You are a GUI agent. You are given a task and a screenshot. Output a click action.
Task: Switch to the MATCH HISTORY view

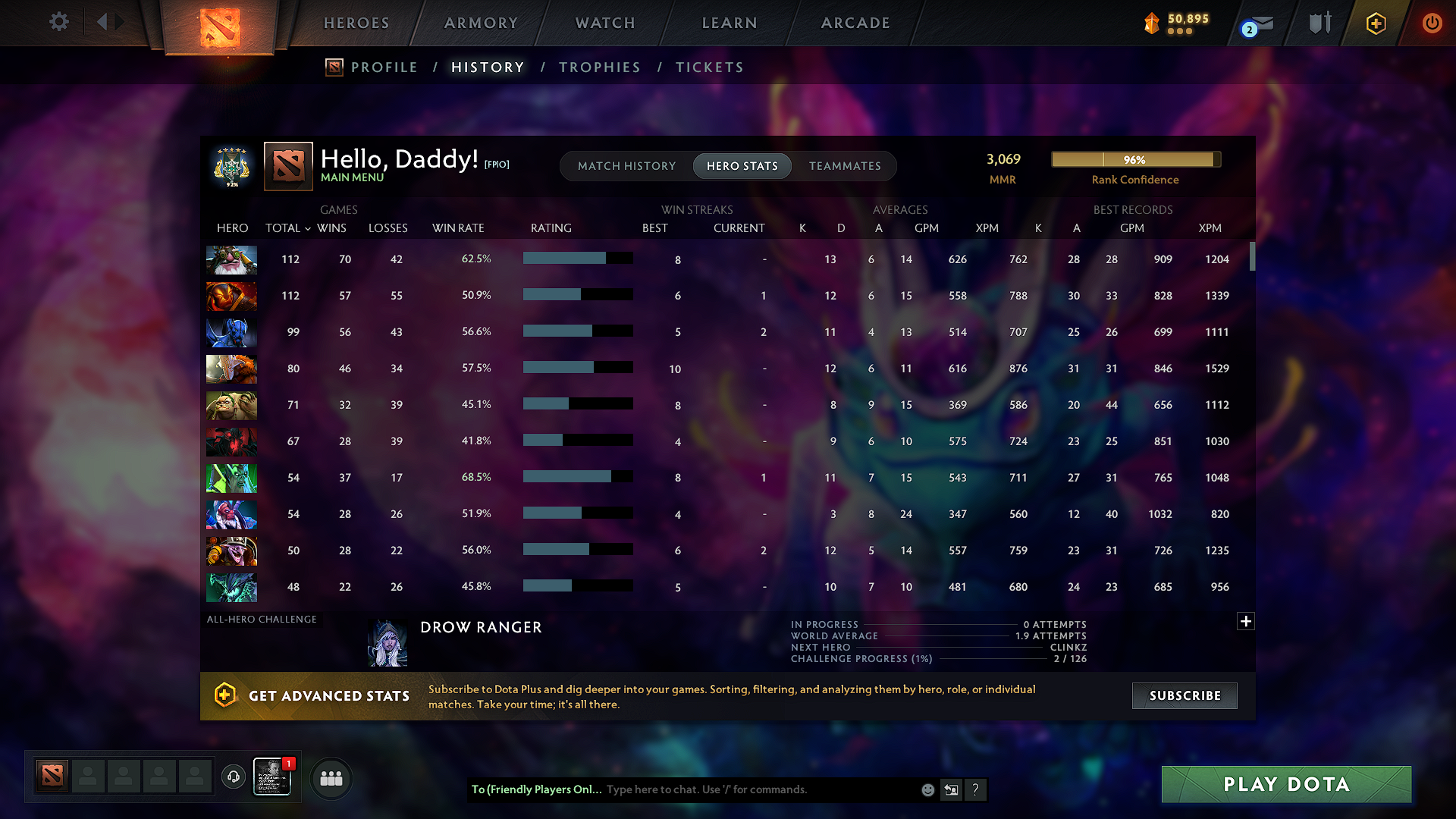point(626,166)
